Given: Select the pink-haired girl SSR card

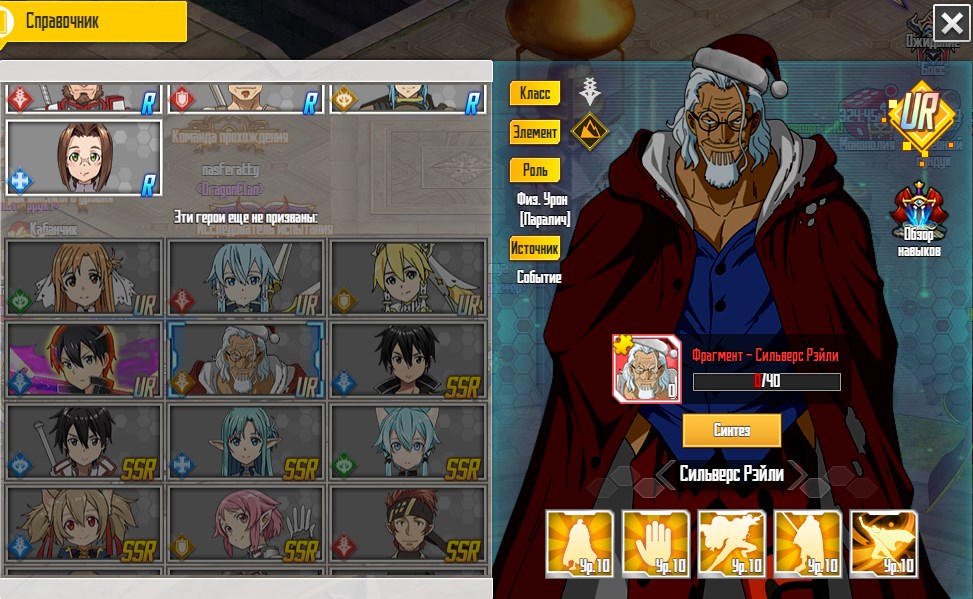Looking at the screenshot, I should pyautogui.click(x=245, y=523).
